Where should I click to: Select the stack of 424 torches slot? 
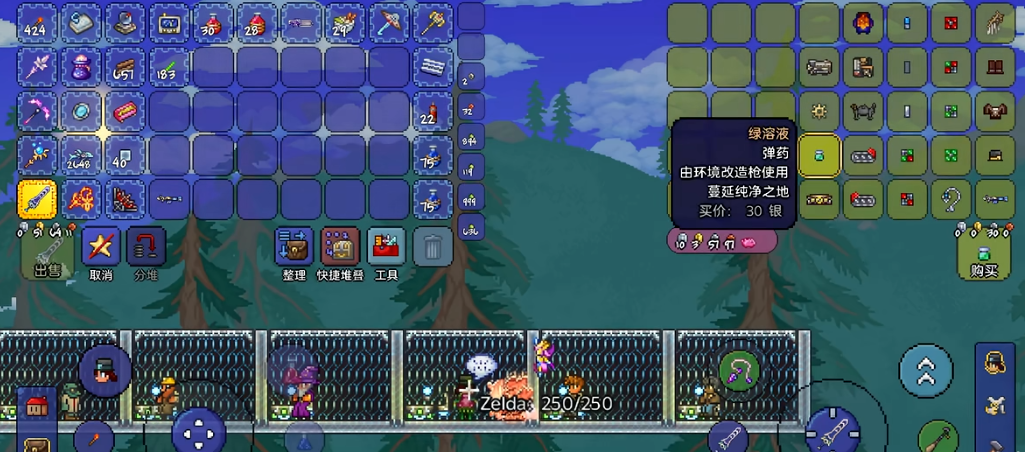pos(37,23)
